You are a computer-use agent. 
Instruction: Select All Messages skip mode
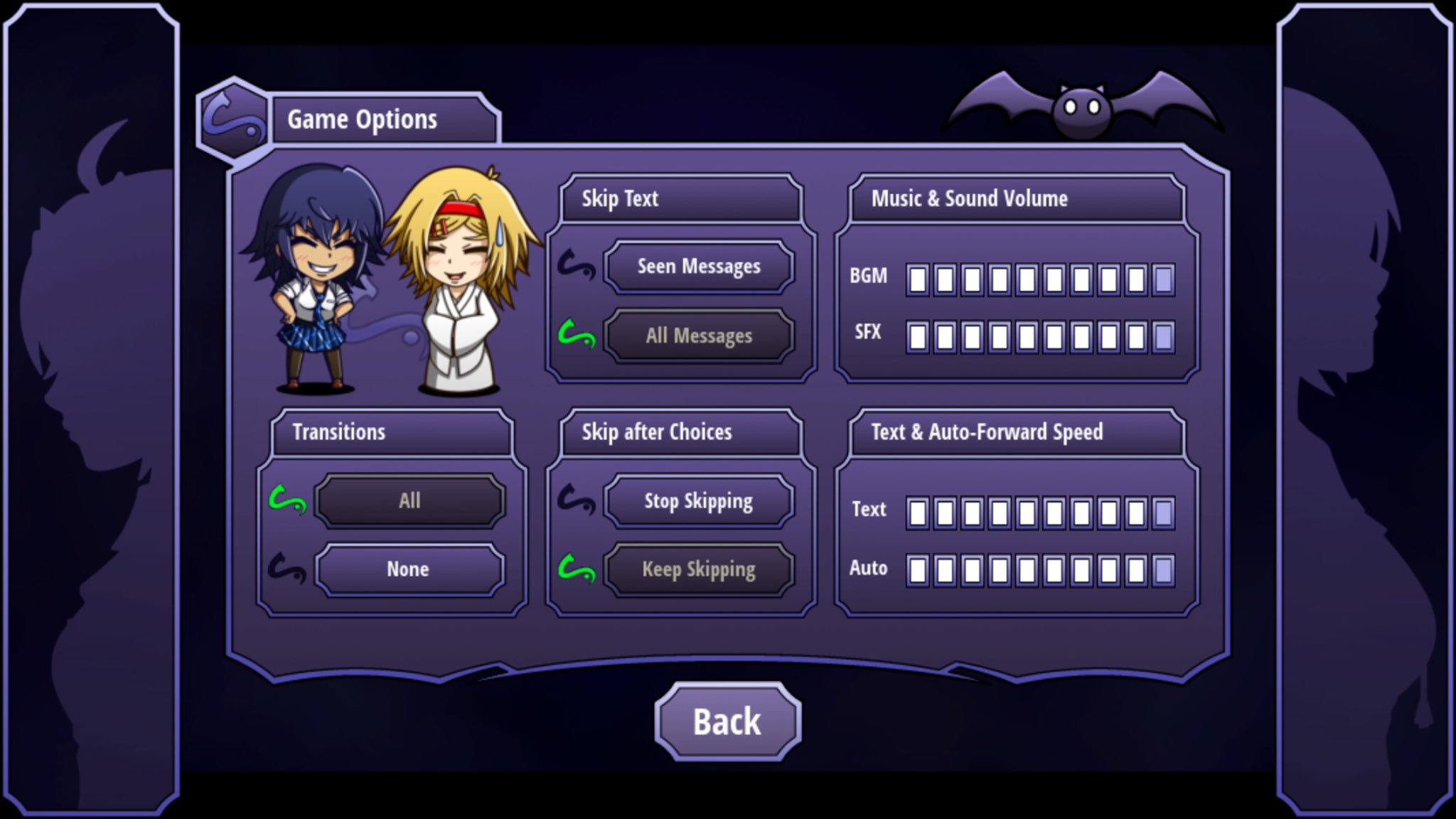point(699,336)
